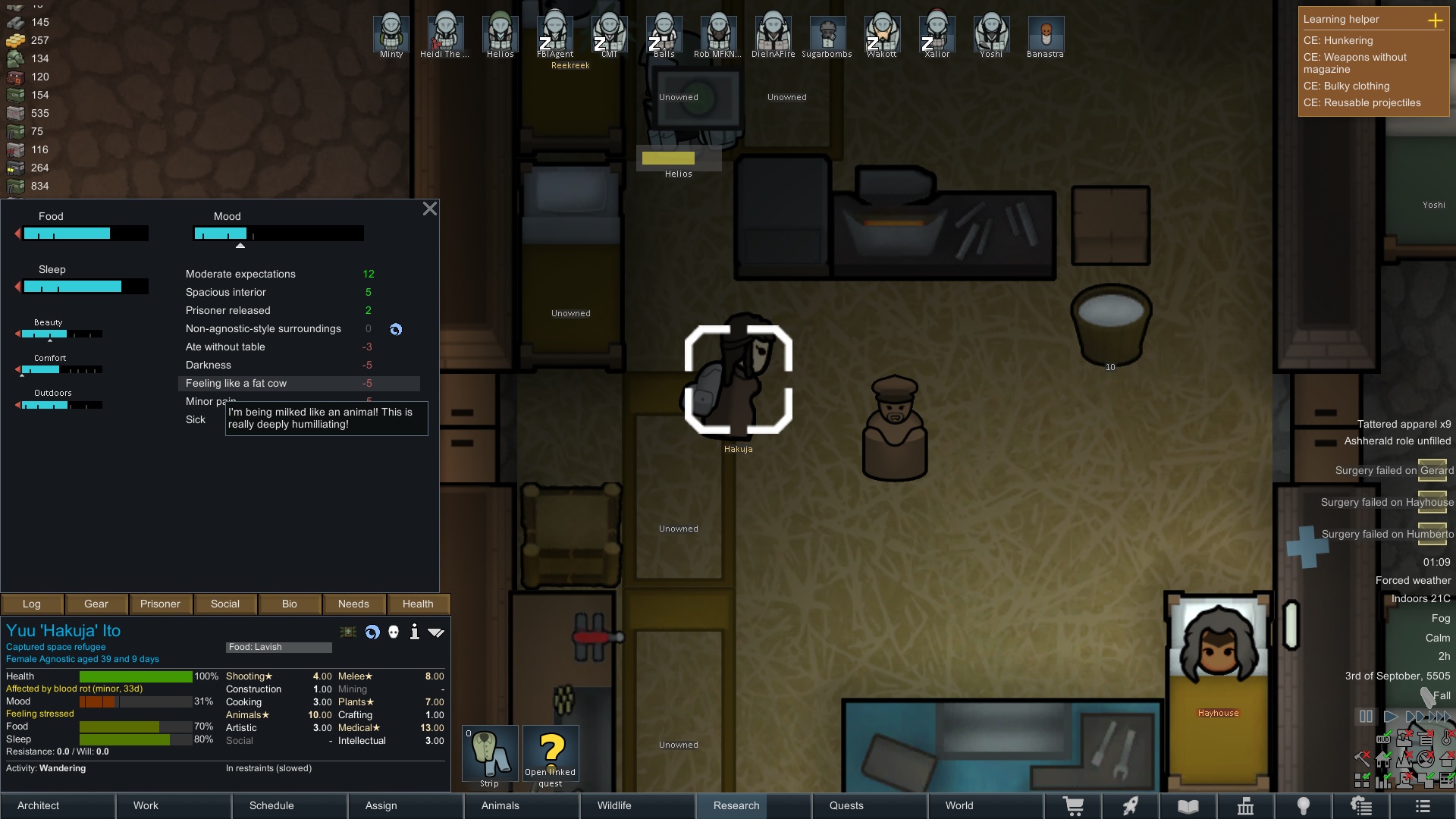This screenshot has width=1456, height=819.
Task: Open the Gear tab
Action: [96, 604]
